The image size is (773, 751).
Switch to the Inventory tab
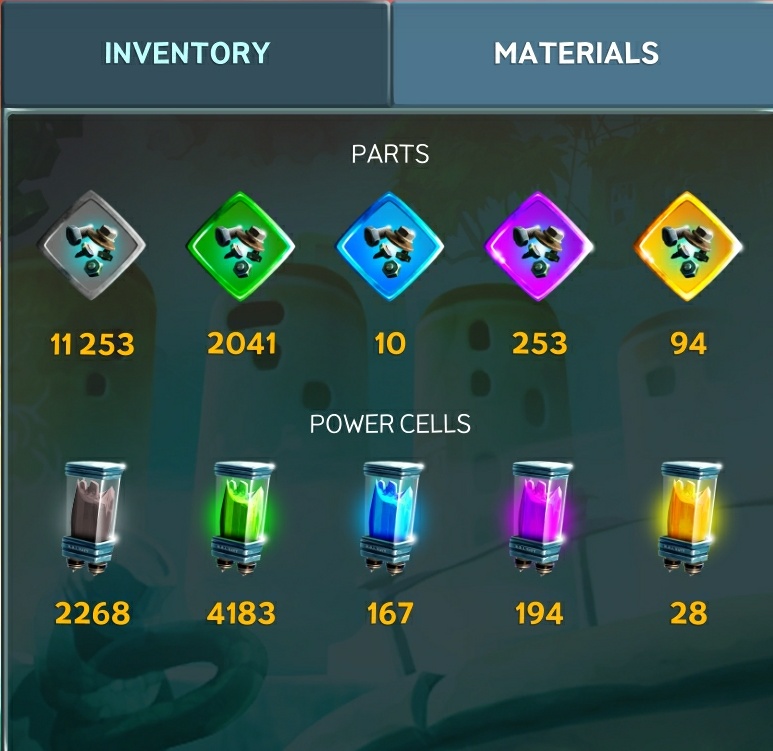187,53
